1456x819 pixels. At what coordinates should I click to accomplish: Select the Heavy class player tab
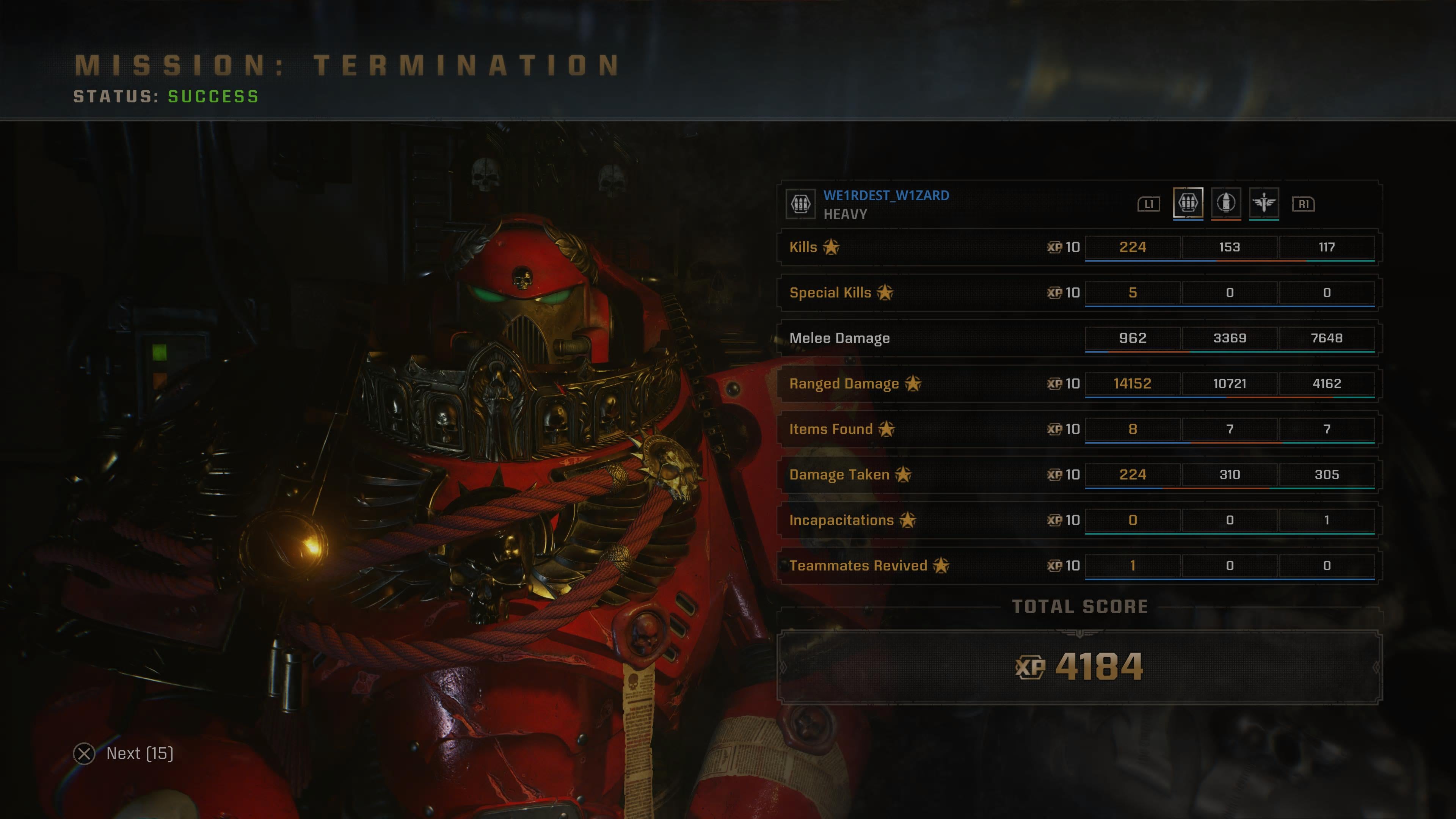tap(1188, 202)
